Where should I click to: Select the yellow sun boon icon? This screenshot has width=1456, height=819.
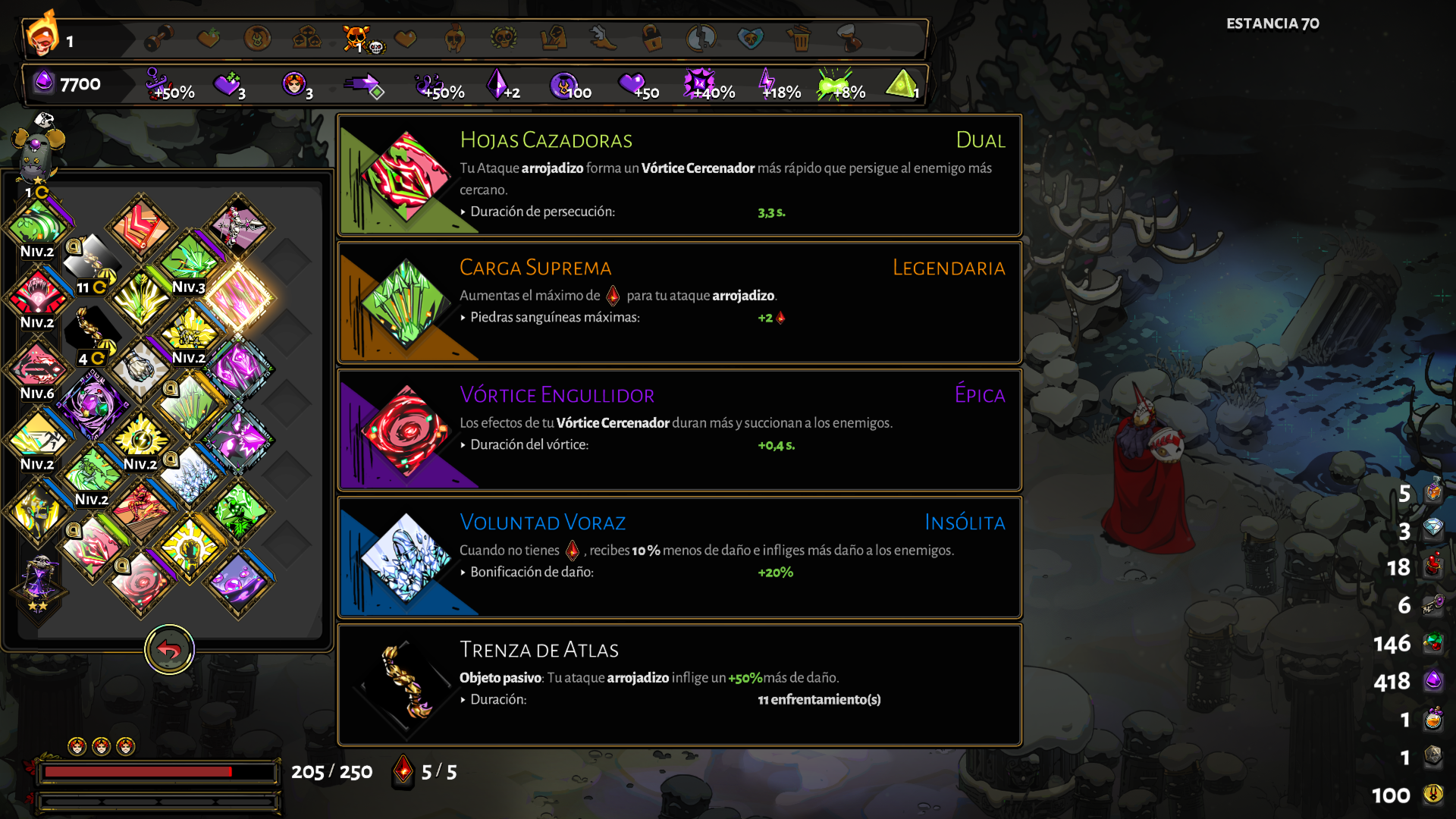pyautogui.click(x=190, y=546)
